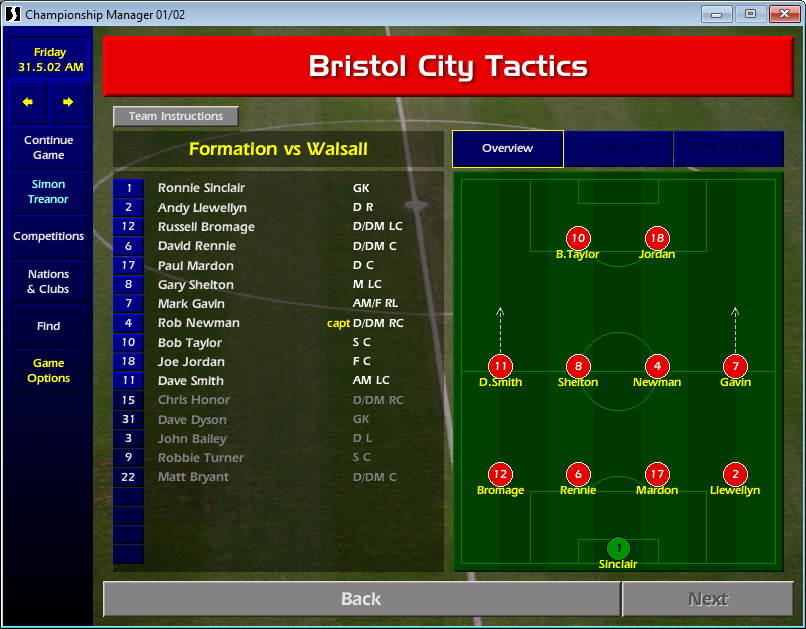Choose substitute Chris Honor in the list
Screen dimensions: 806x629
click(x=194, y=400)
